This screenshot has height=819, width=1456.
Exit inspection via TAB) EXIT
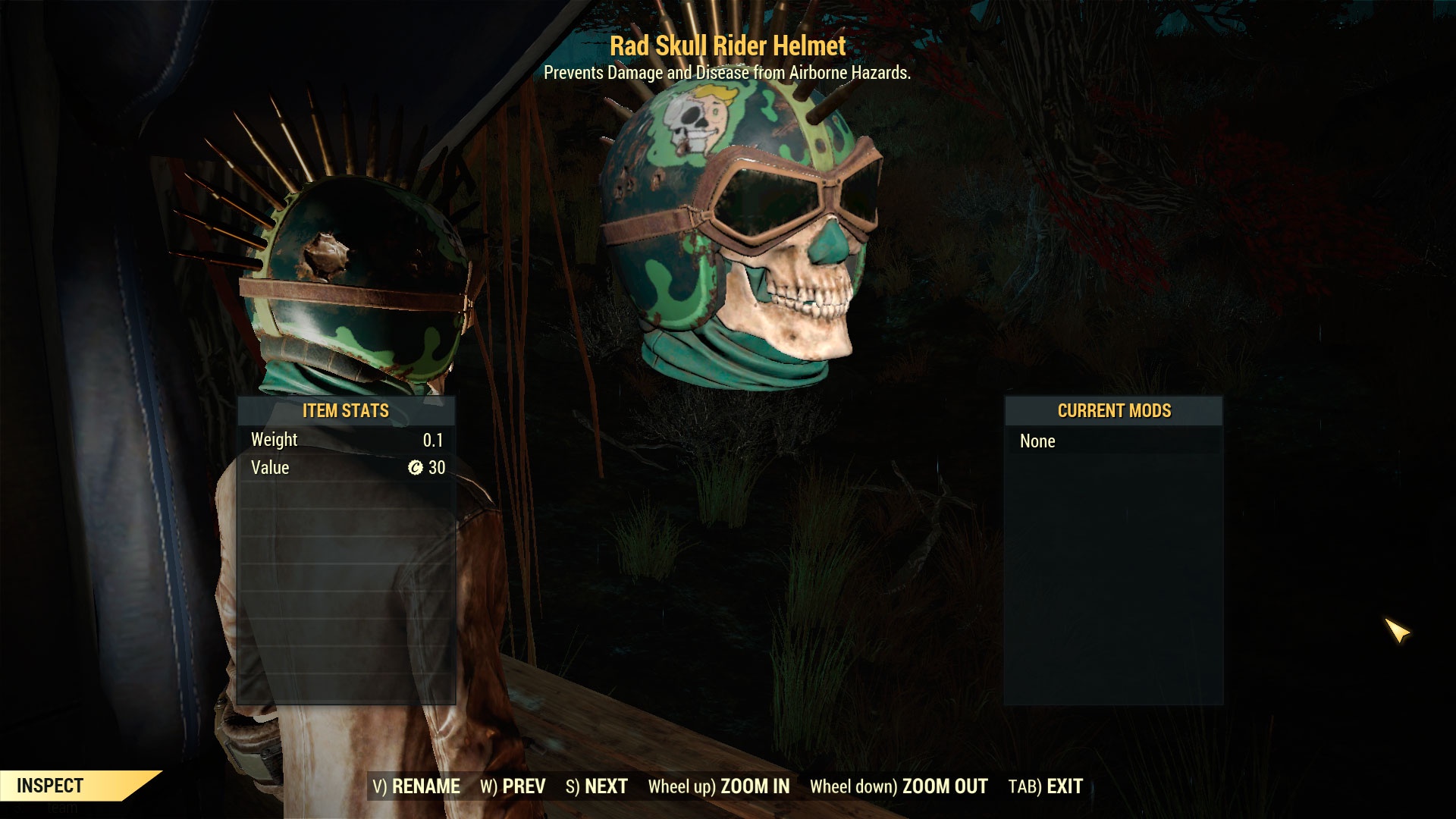1045,786
